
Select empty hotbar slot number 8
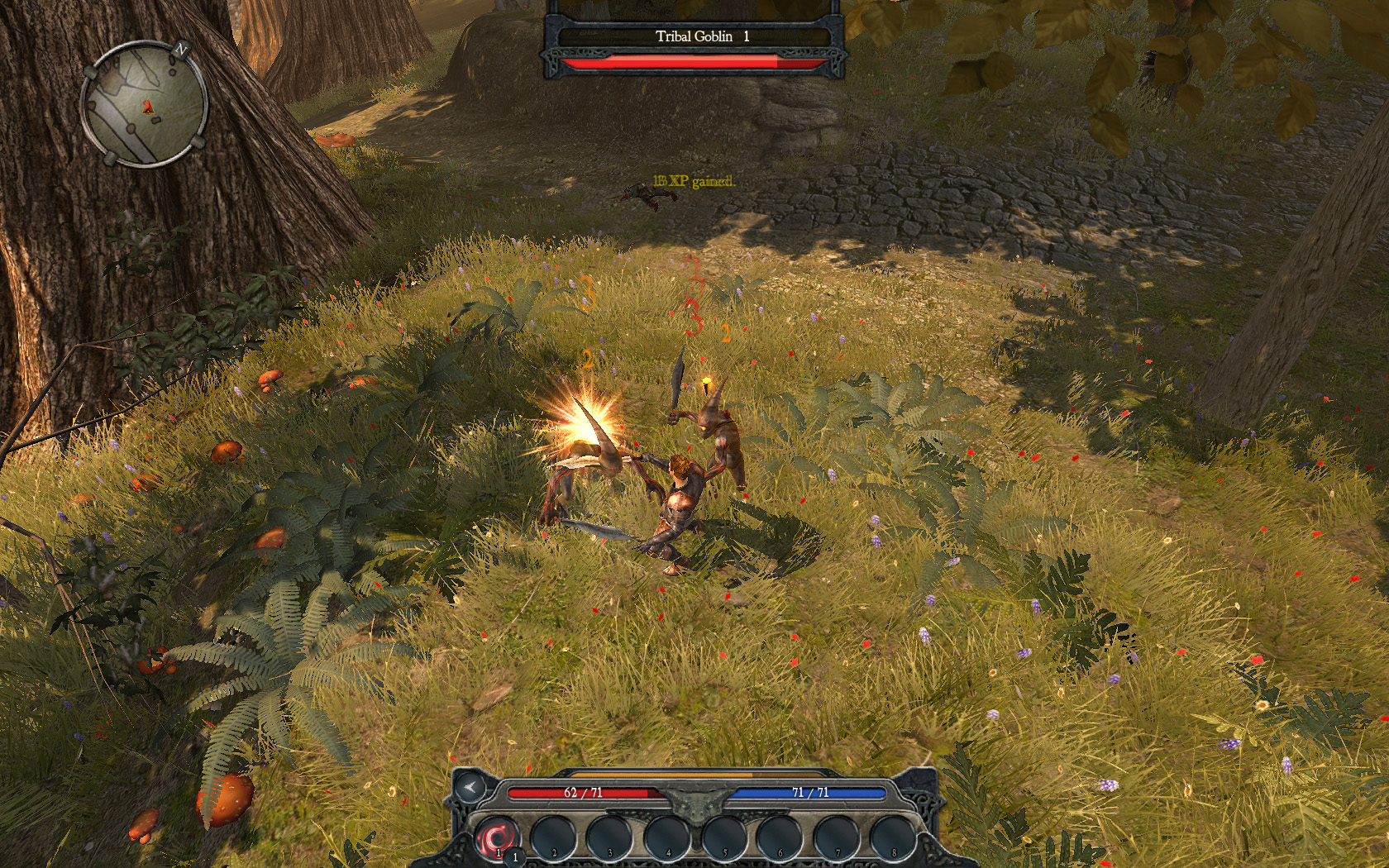click(x=892, y=837)
